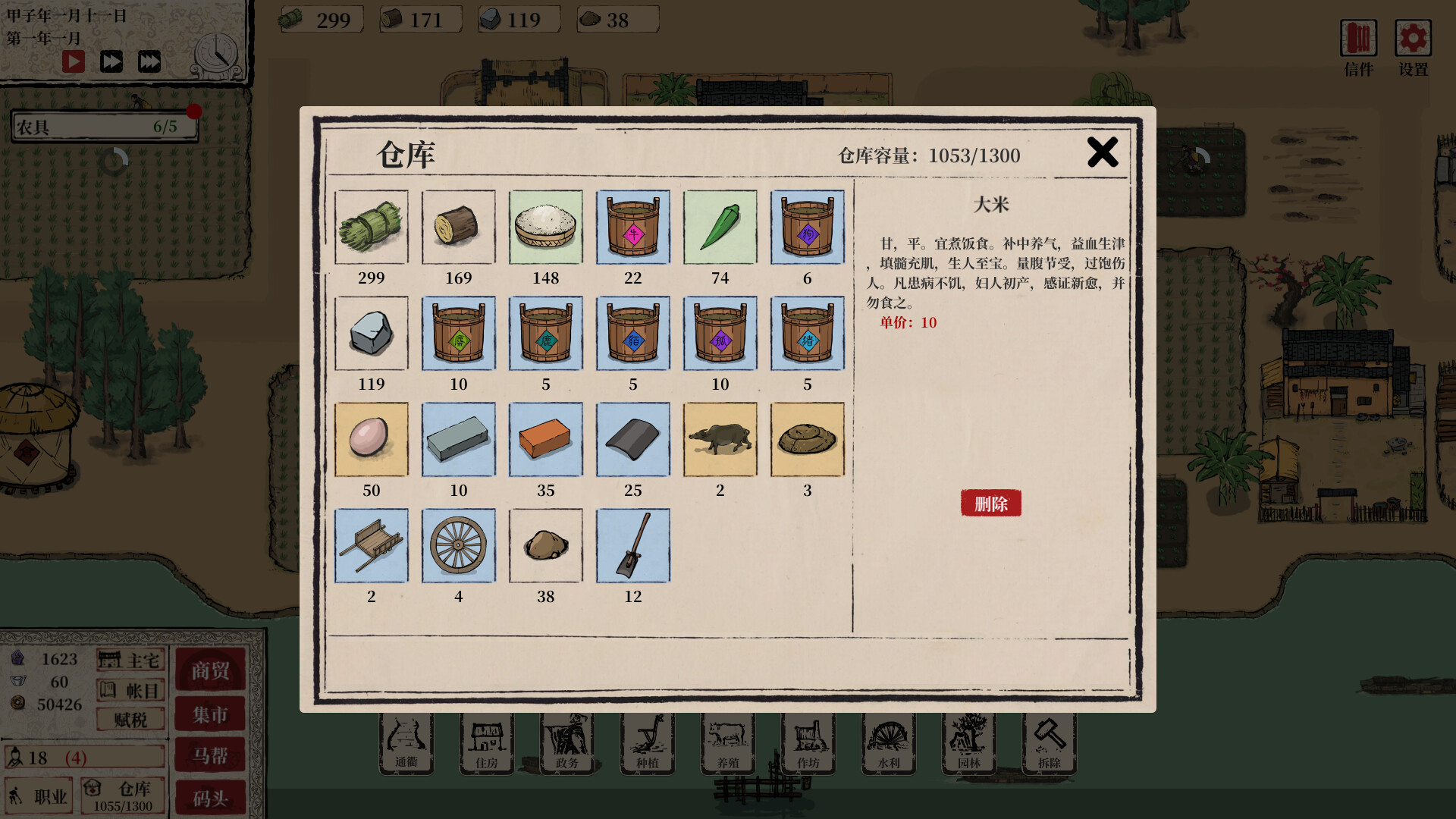Select the water buffalo item in storage
1456x819 pixels.
pyautogui.click(x=720, y=439)
